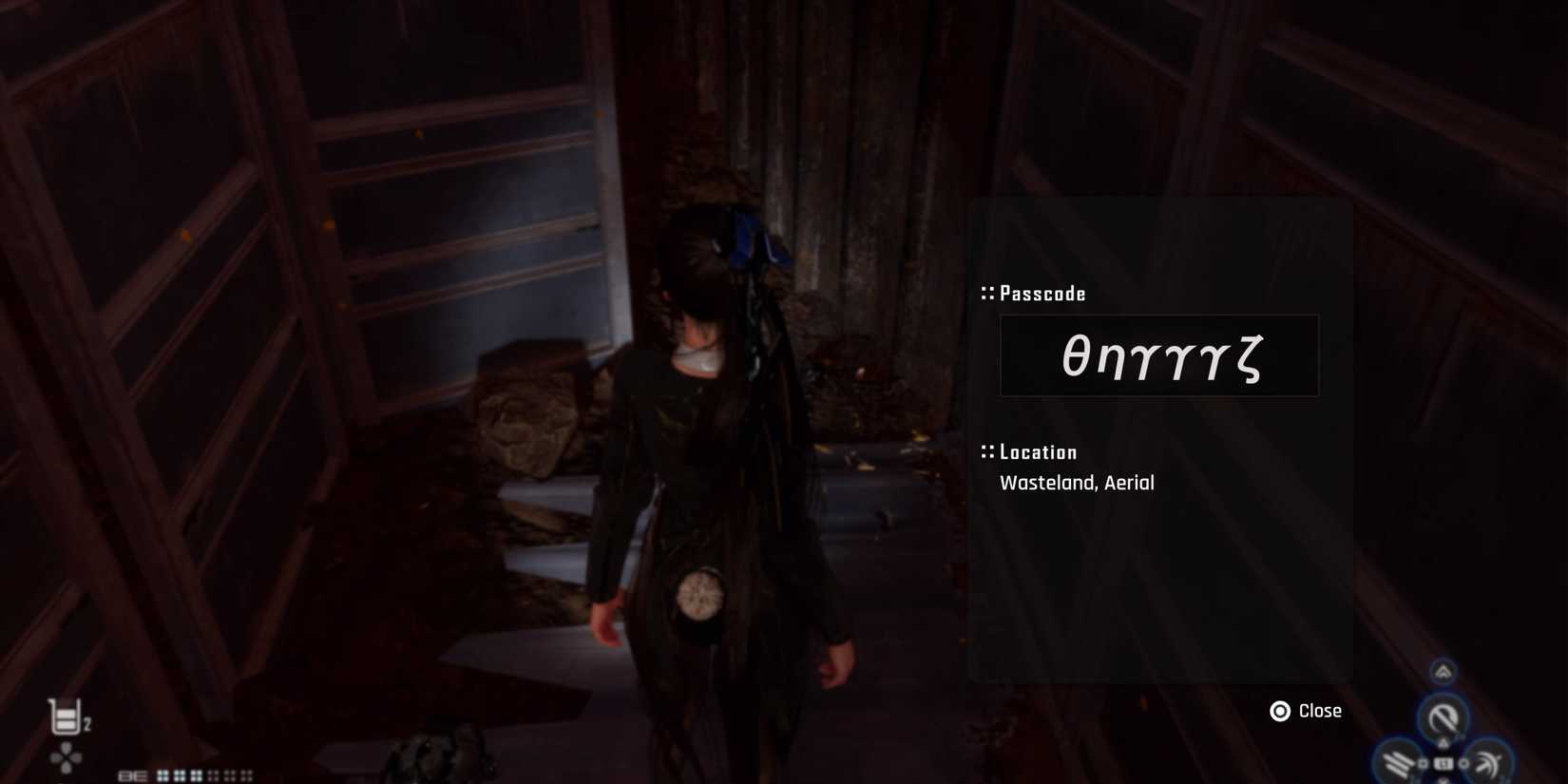Click the upward chevron above the ability wheel
Screen dimensions: 1568x784
[1443, 672]
